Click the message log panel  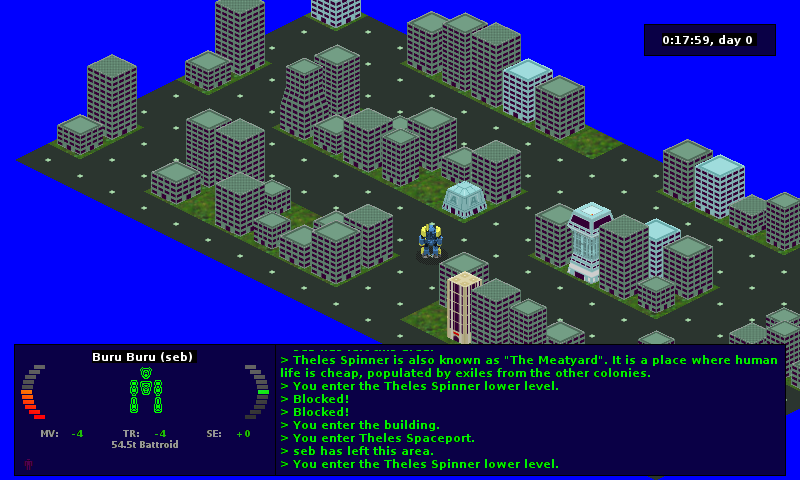click(x=530, y=410)
